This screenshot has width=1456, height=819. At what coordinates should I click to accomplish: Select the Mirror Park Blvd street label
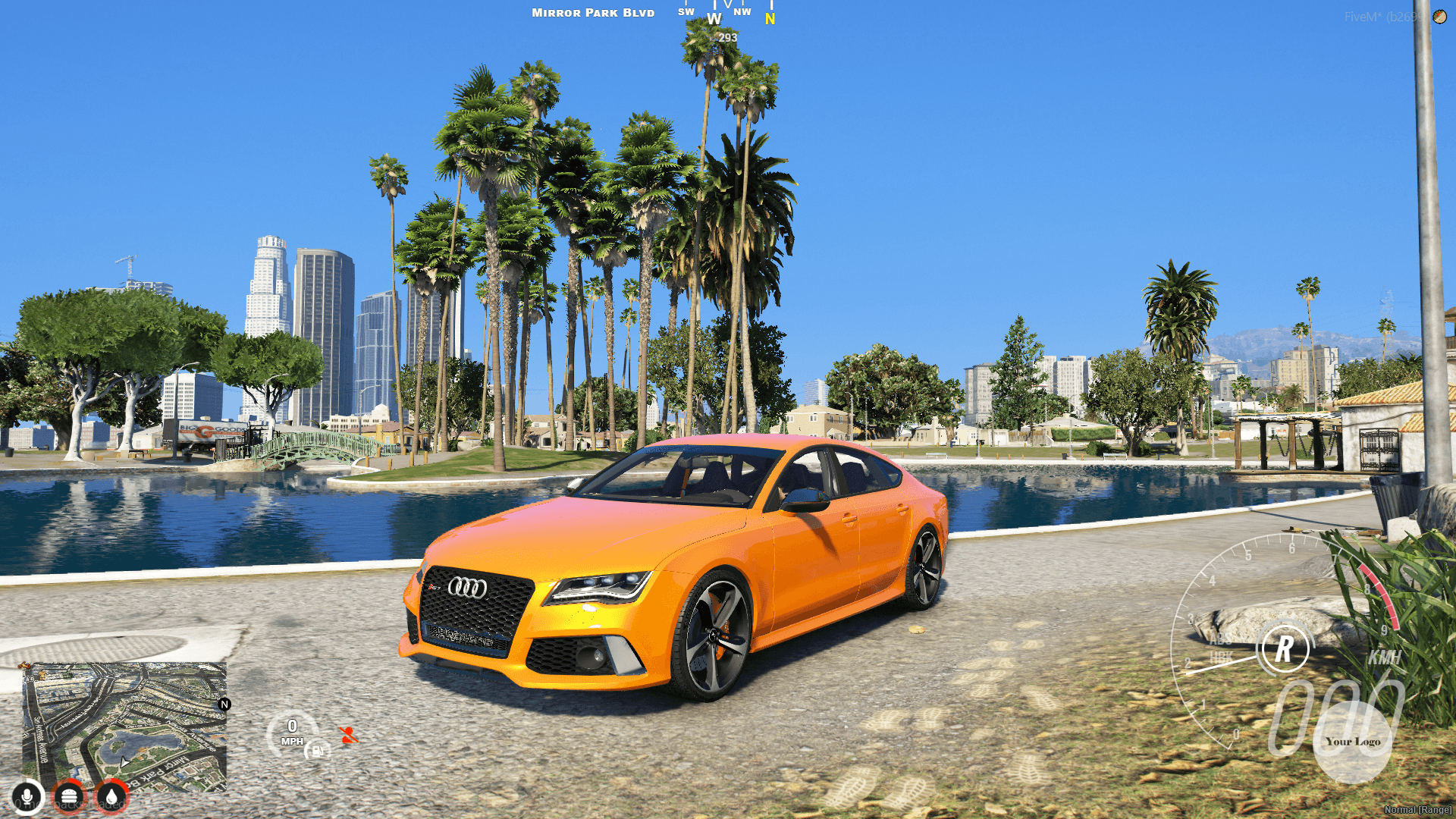tap(592, 12)
